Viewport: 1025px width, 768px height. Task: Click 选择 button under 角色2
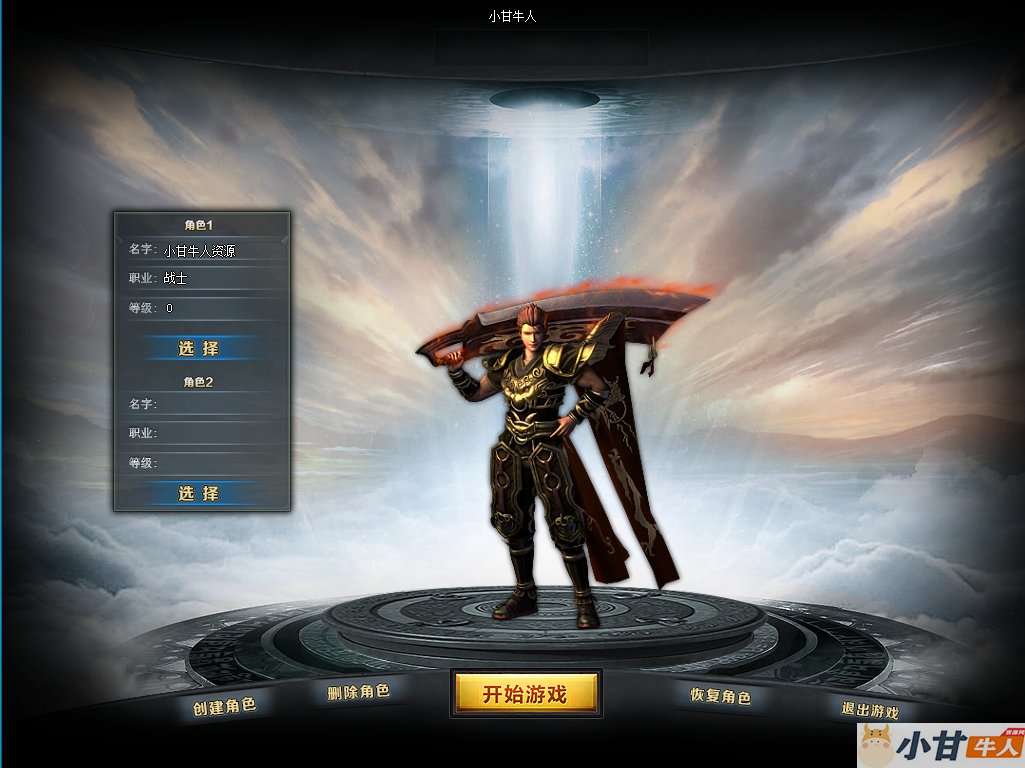[x=199, y=493]
